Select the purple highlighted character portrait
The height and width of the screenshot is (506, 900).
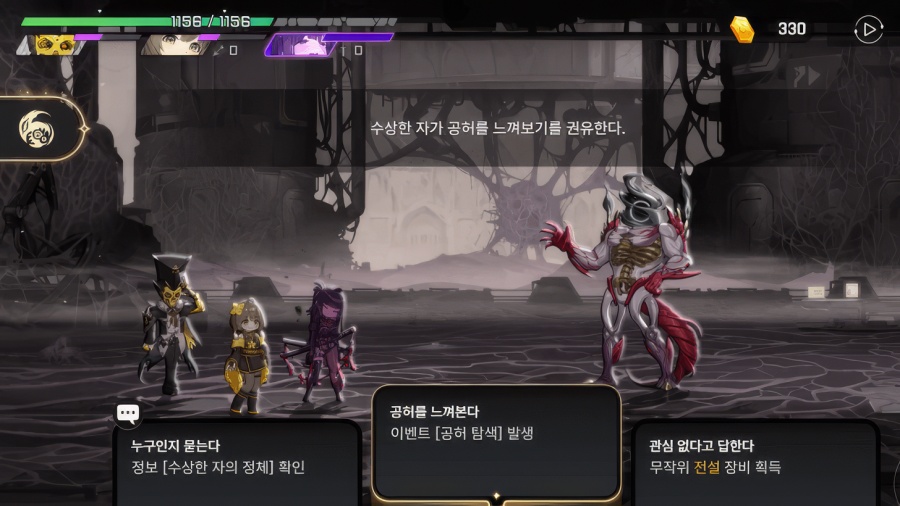(x=300, y=45)
